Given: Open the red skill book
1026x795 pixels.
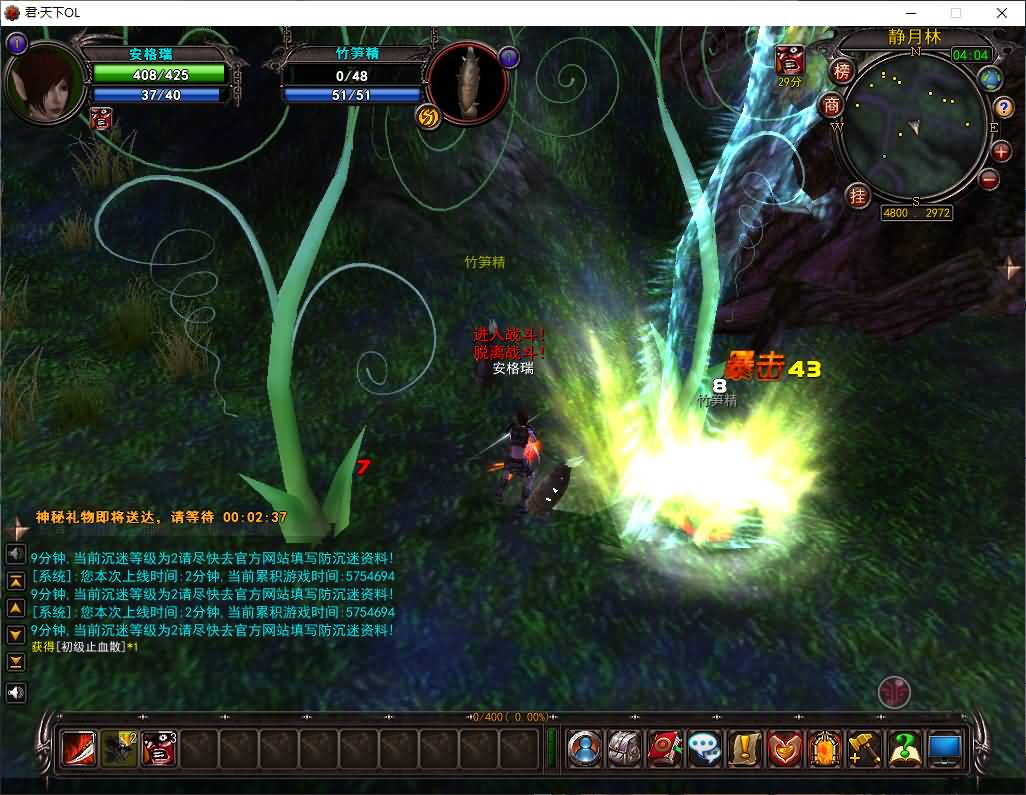Looking at the screenshot, I should (x=665, y=748).
